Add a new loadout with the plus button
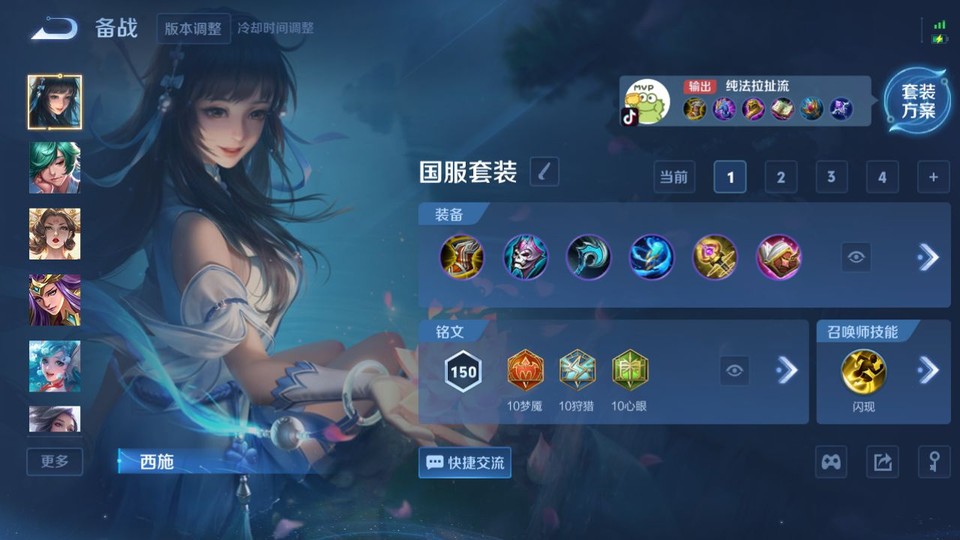Screen dimensions: 960x540 click(x=933, y=177)
